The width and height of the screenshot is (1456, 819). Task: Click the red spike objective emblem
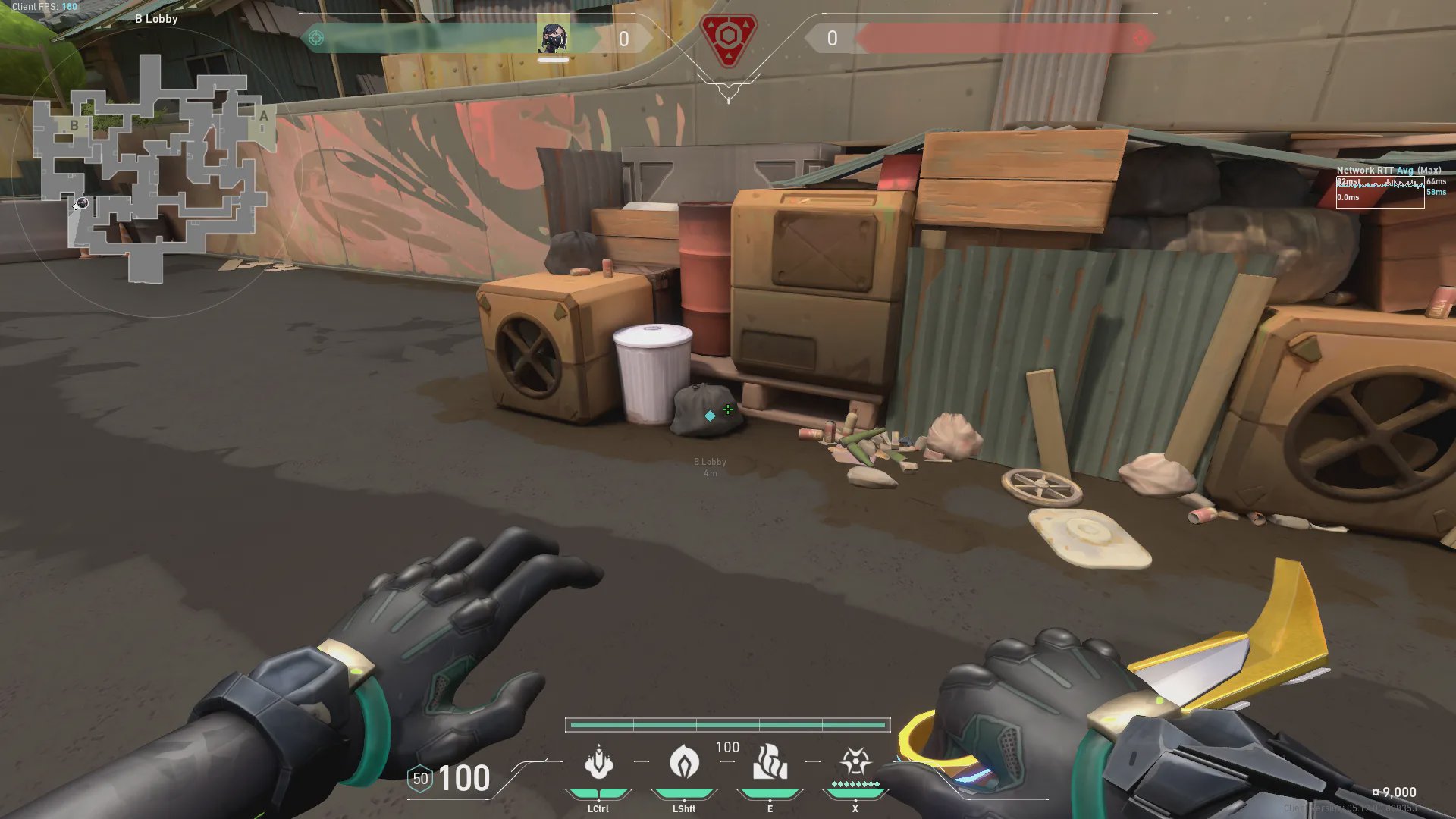[x=728, y=38]
